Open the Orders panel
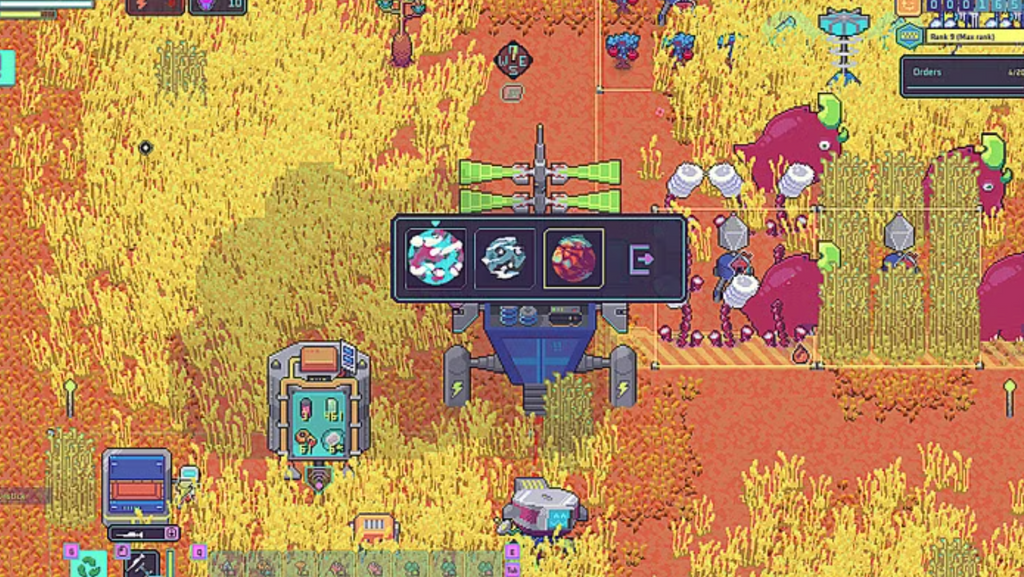1024x577 pixels. point(961,75)
